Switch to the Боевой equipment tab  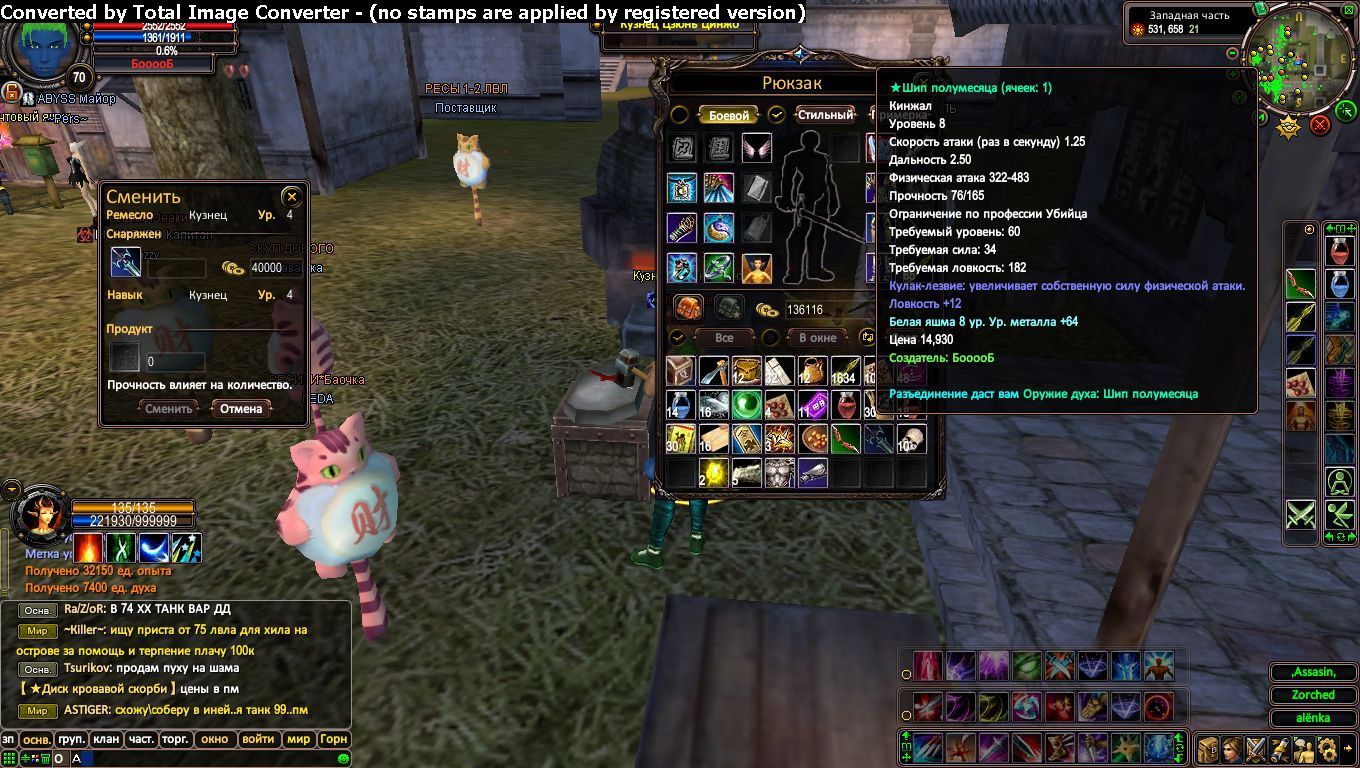click(728, 115)
